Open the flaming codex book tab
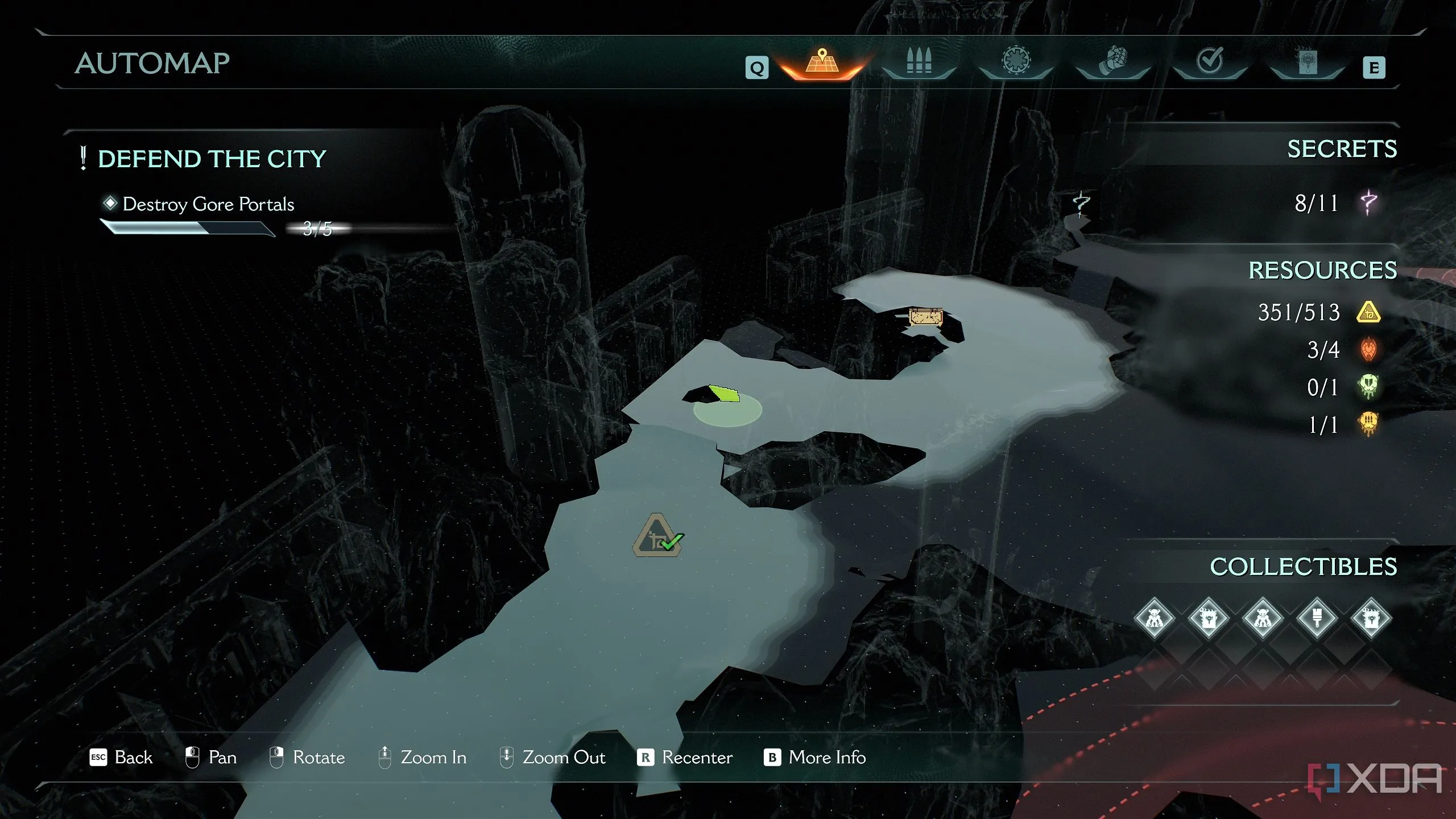This screenshot has height=819, width=1456. pos(1308,61)
